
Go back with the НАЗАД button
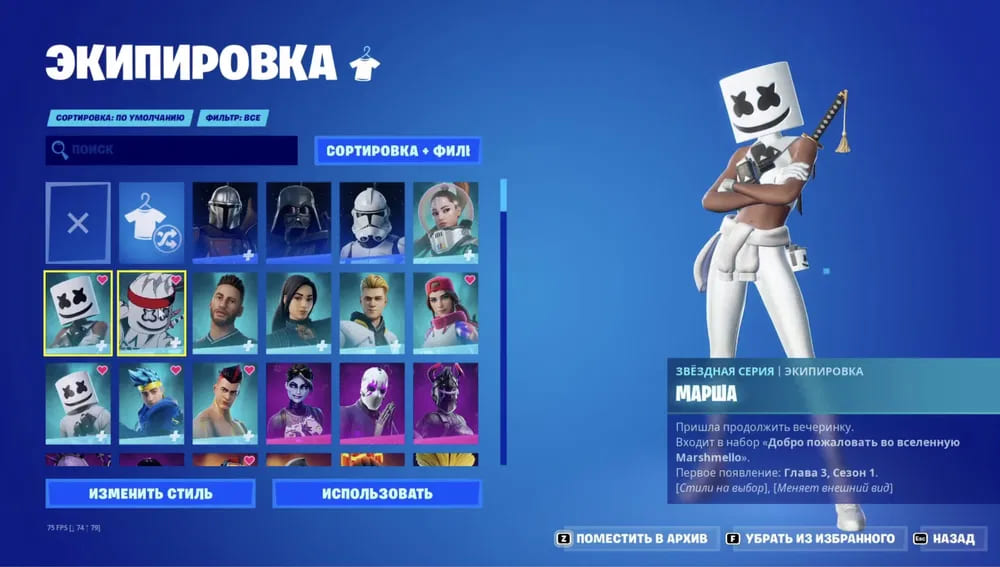point(949,538)
